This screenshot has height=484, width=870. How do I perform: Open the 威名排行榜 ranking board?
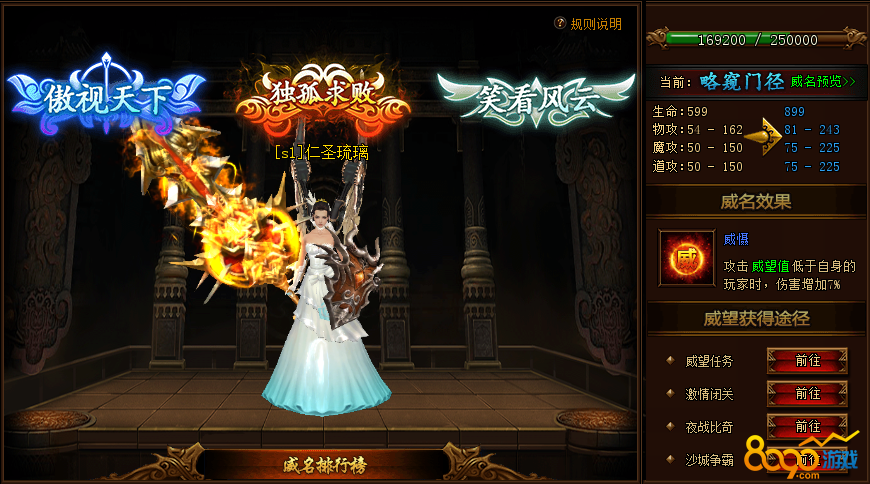[321, 464]
